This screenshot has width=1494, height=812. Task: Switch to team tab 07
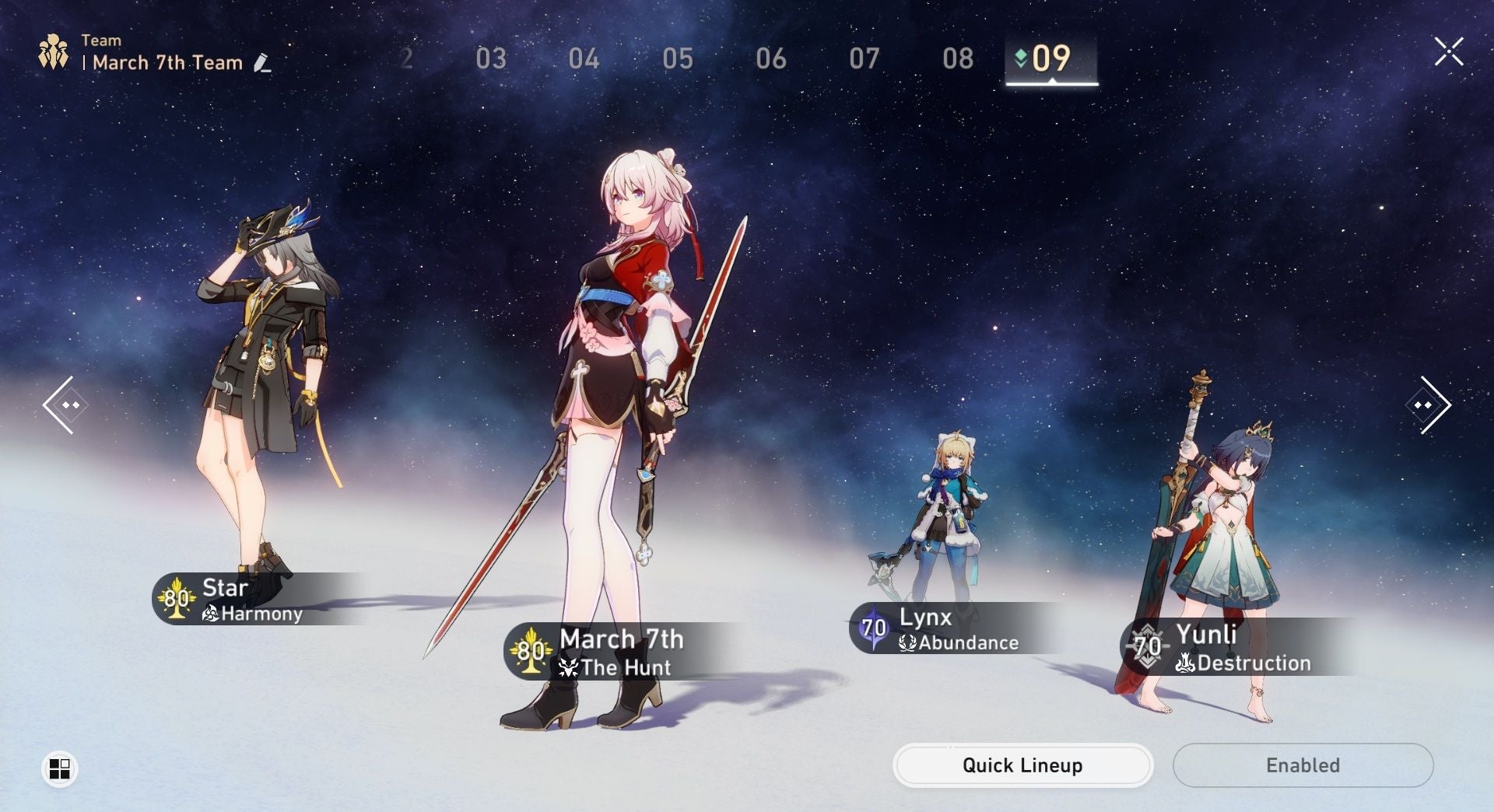(866, 59)
